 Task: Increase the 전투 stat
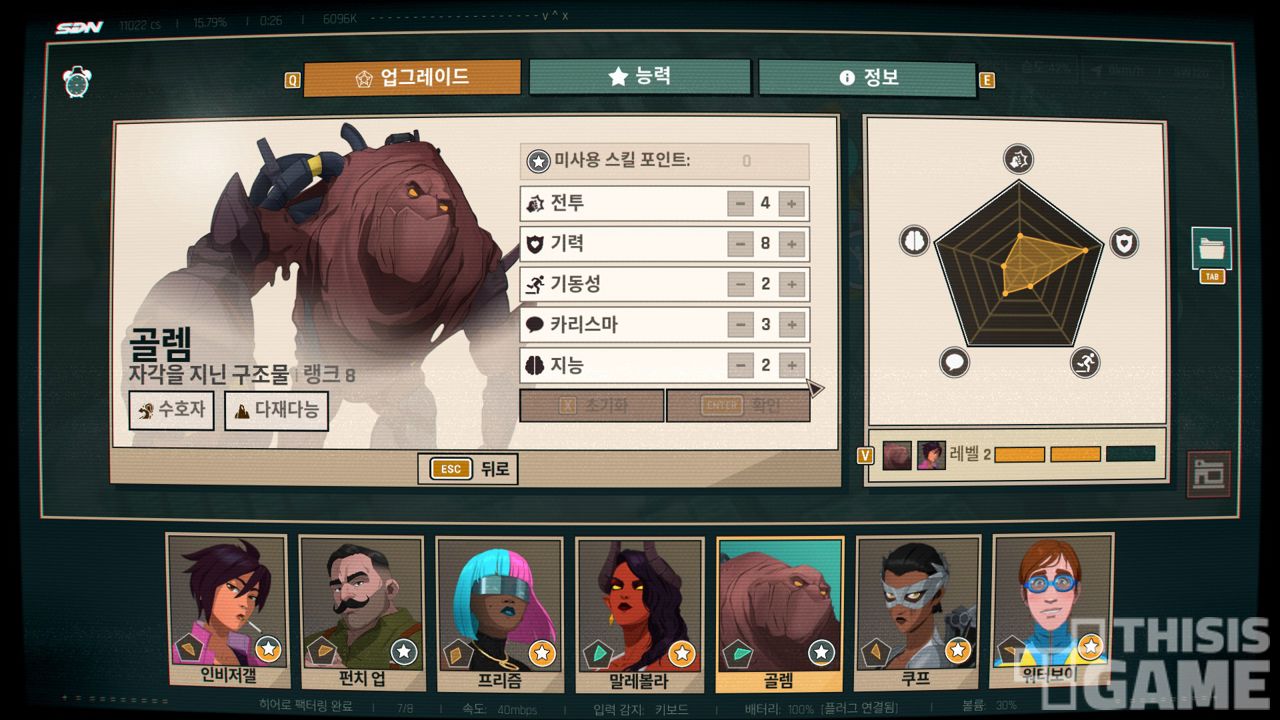click(791, 204)
